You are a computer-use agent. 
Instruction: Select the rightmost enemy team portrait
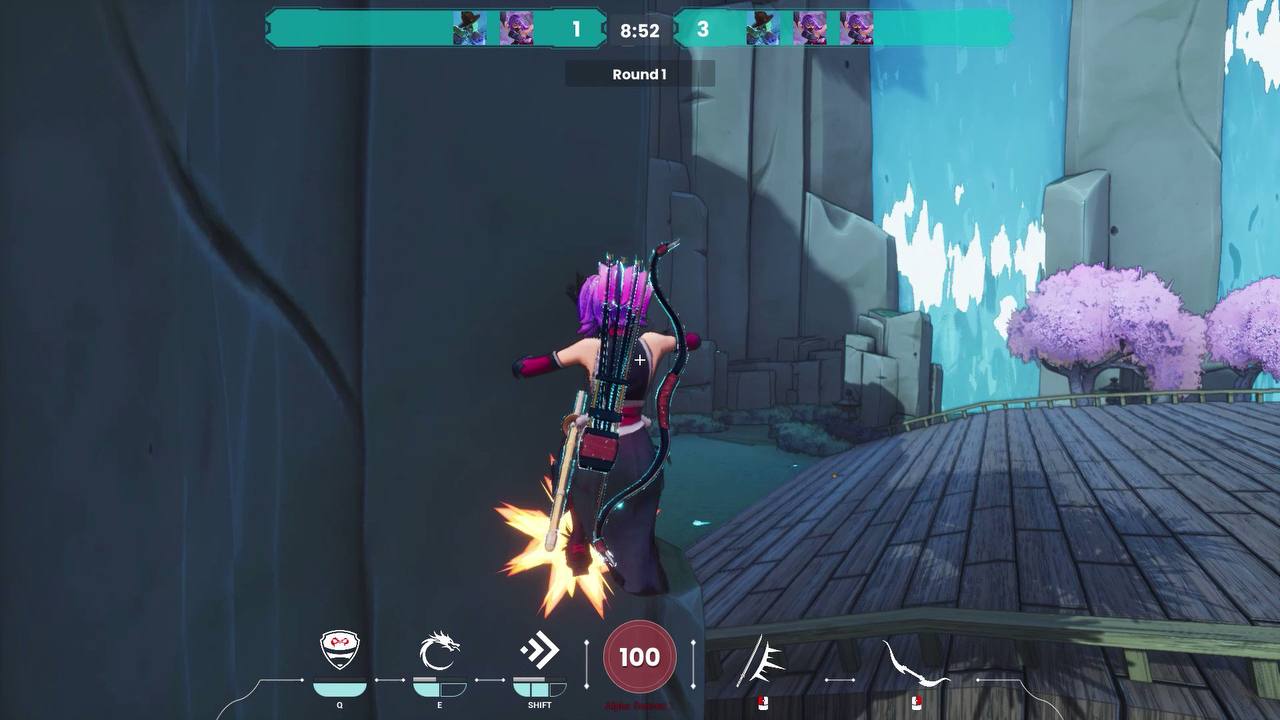click(857, 28)
